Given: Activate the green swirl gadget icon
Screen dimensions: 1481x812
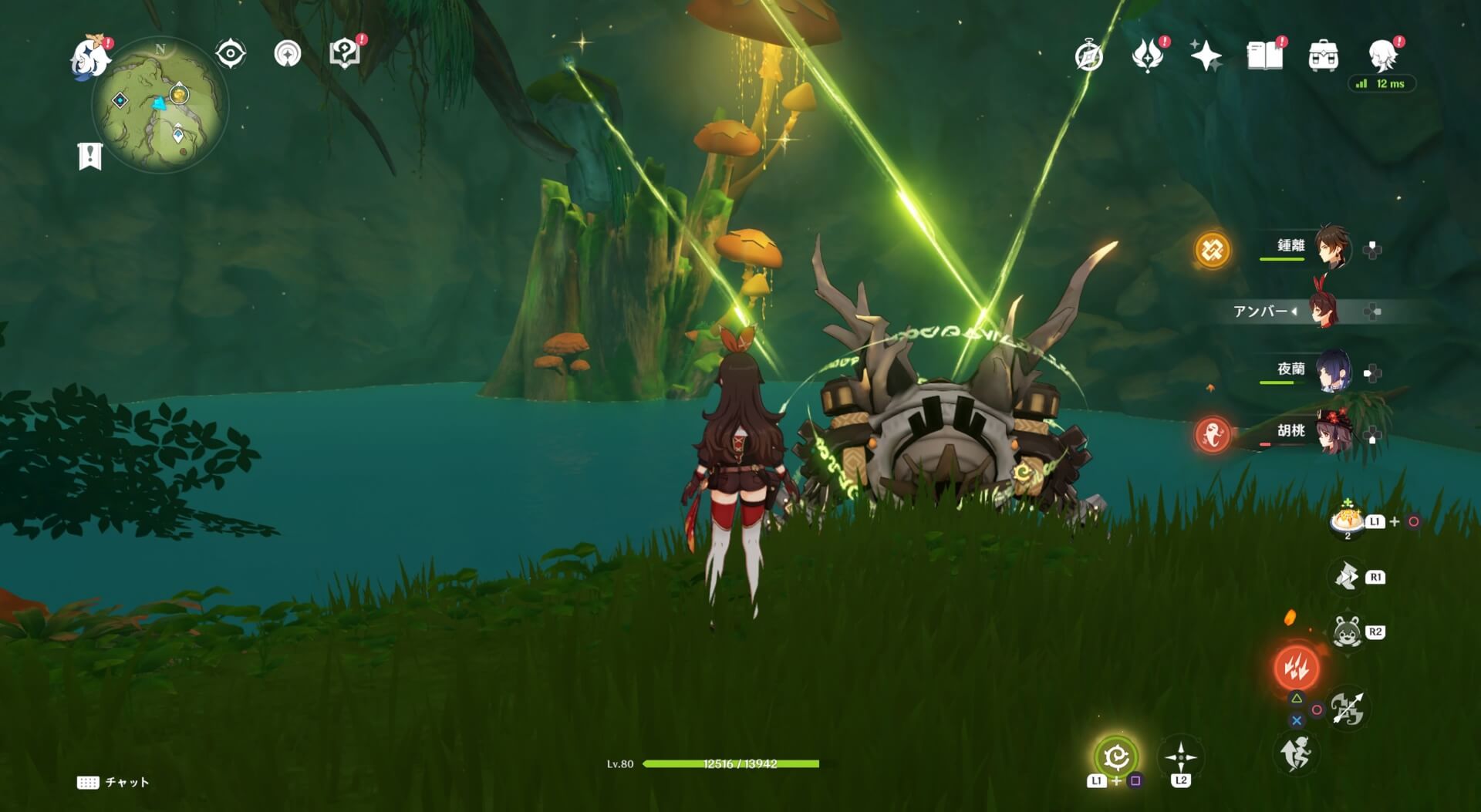Looking at the screenshot, I should coord(1115,757).
